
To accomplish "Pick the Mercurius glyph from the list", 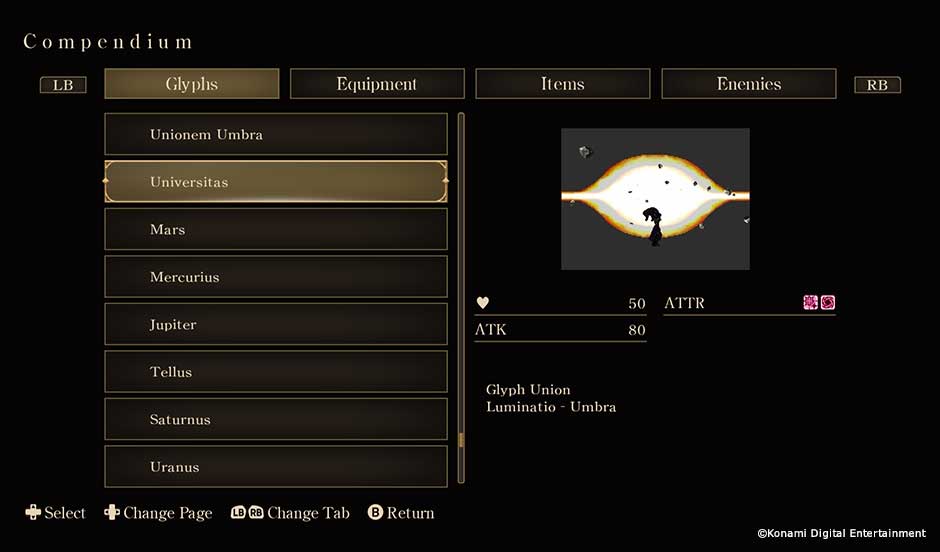I will (276, 277).
